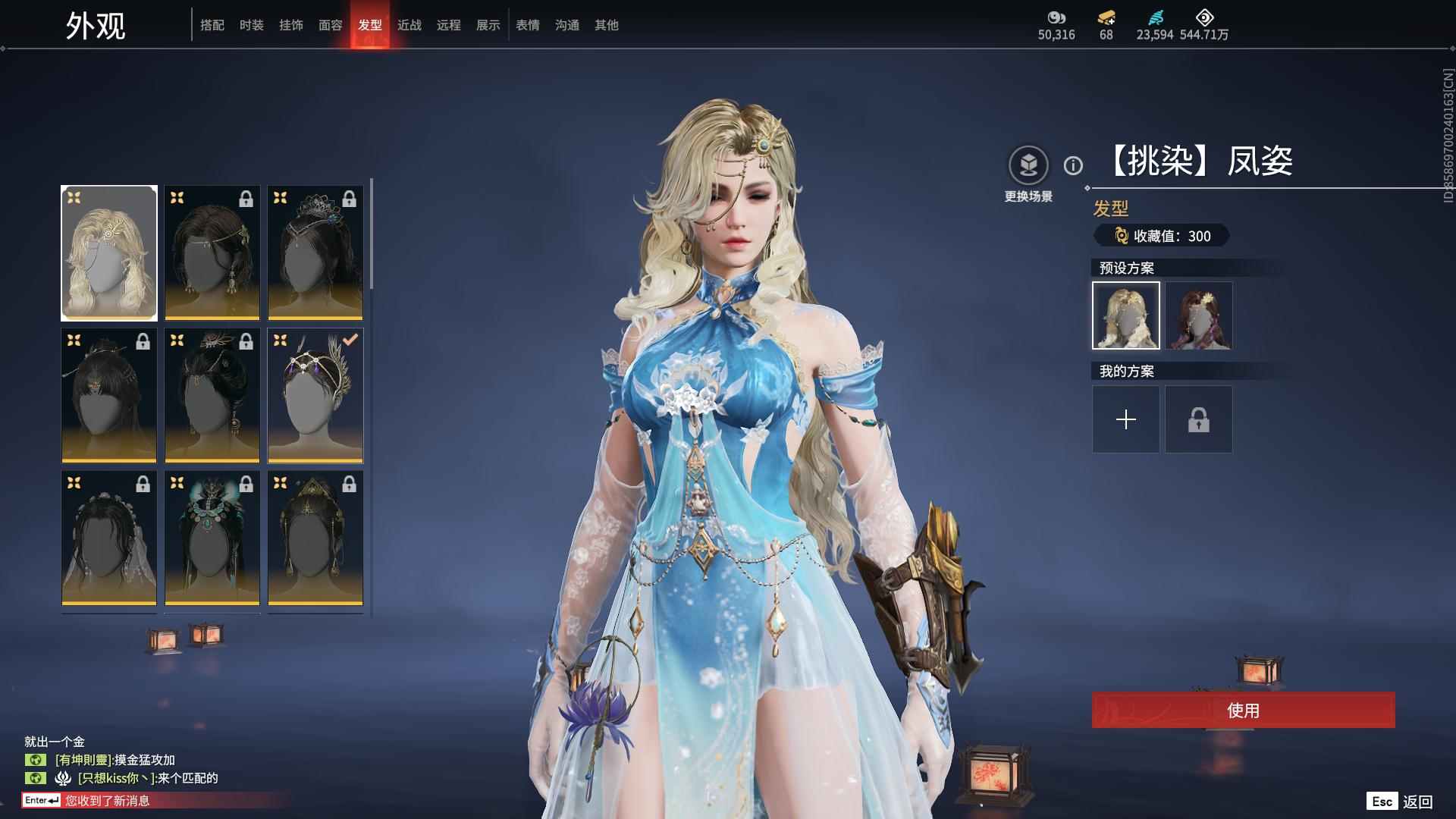Choose the blonde wavy hairstyle thumbnail
Viewport: 1456px width, 819px height.
pyautogui.click(x=109, y=253)
